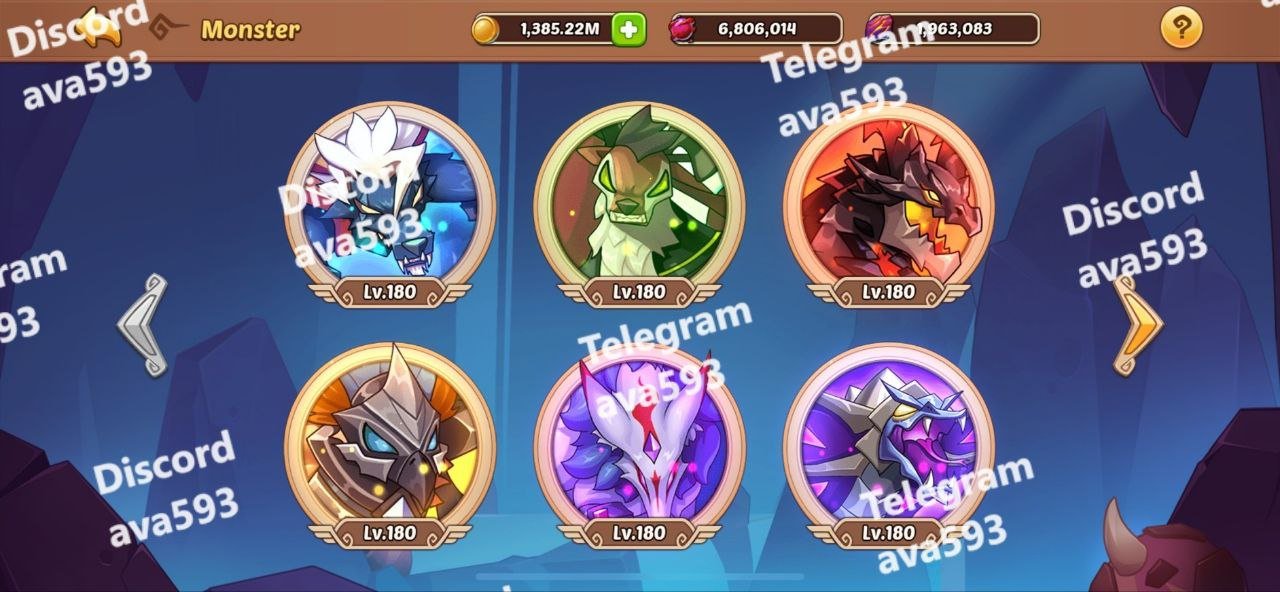Go back using the yellow arrow
Viewport: 1280px width, 592px height.
[x=98, y=27]
